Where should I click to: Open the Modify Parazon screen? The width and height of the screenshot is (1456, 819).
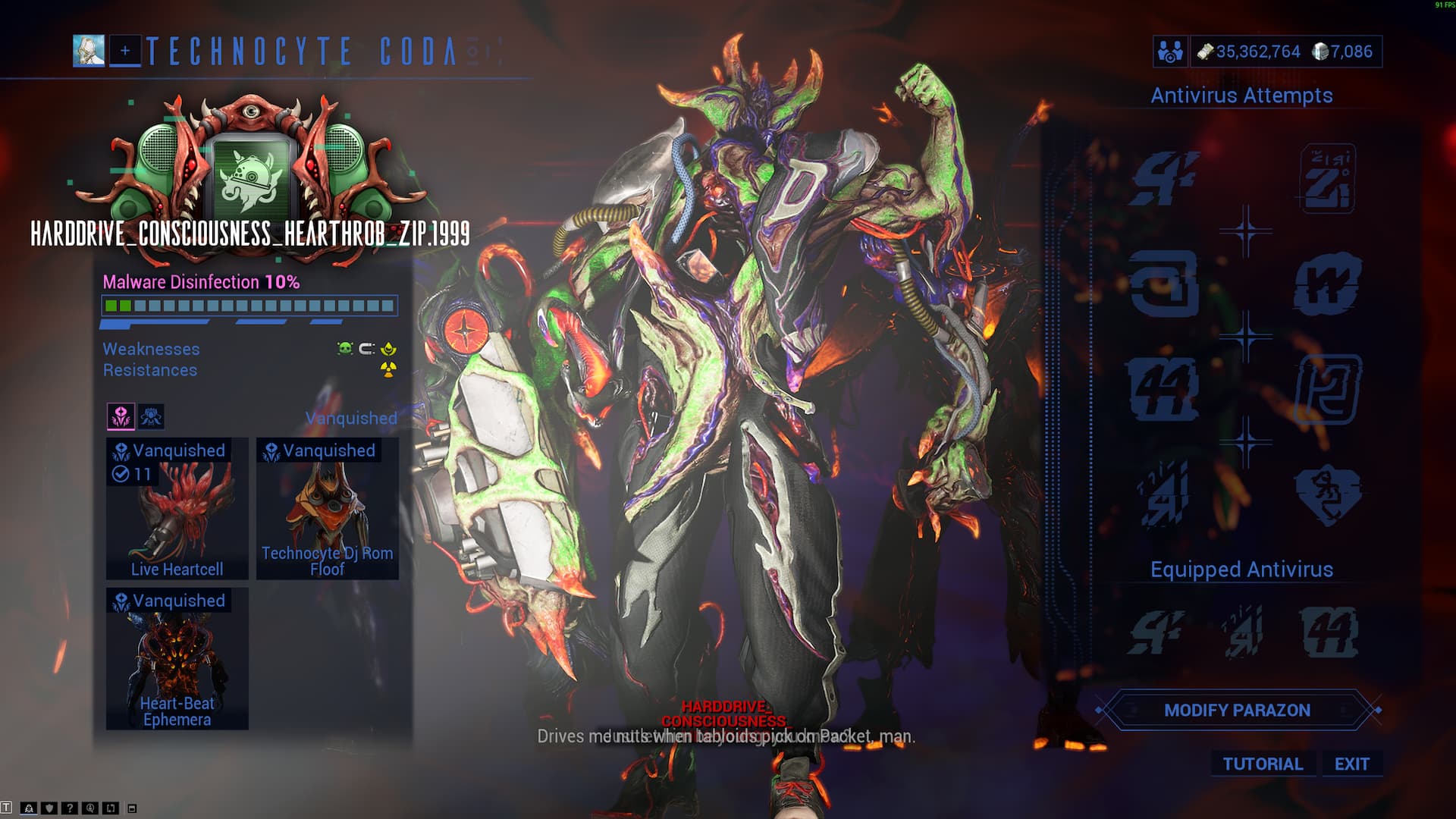(1237, 711)
